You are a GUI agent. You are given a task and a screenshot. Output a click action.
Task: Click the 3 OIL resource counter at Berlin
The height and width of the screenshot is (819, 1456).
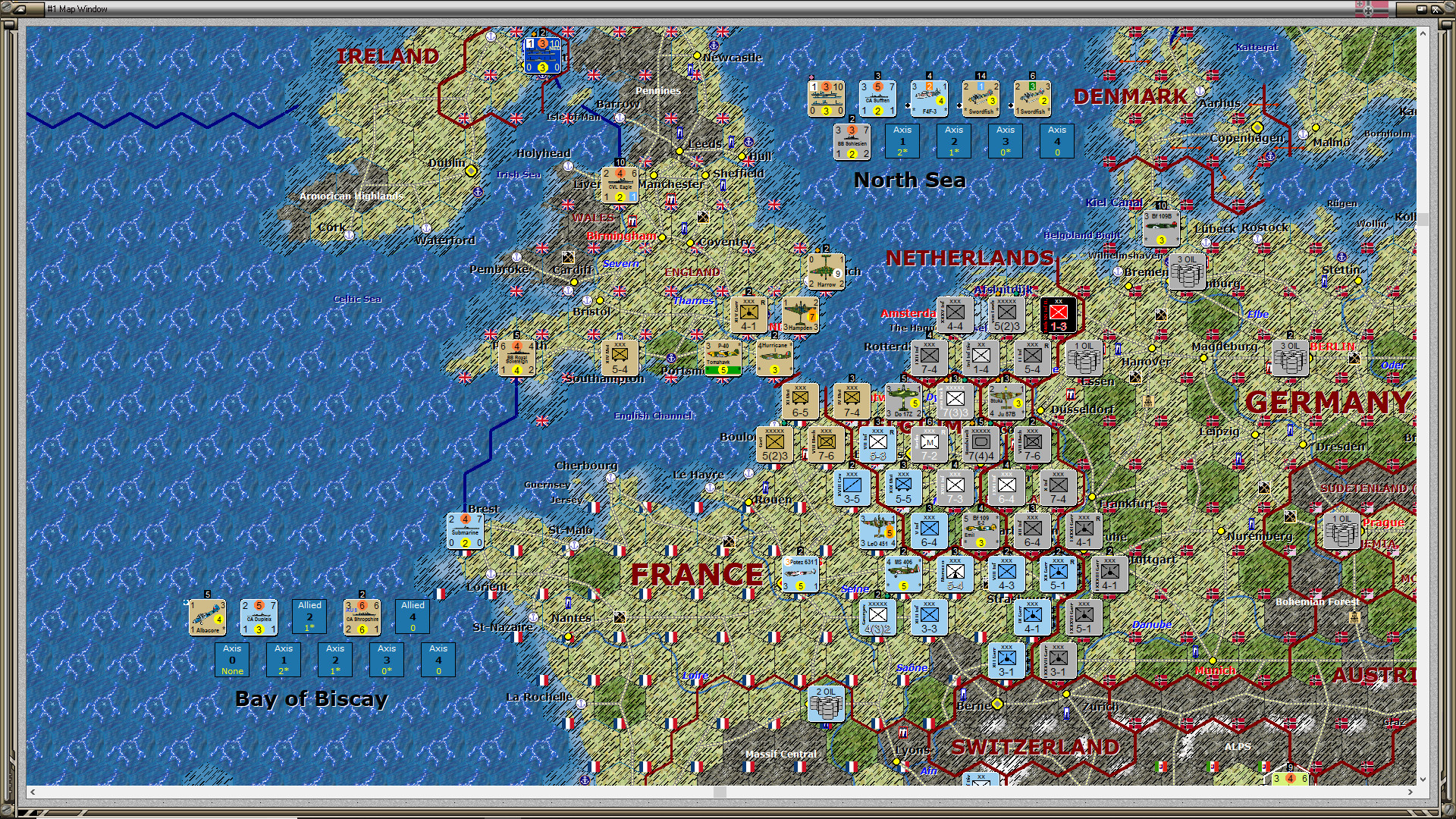[x=1290, y=359]
